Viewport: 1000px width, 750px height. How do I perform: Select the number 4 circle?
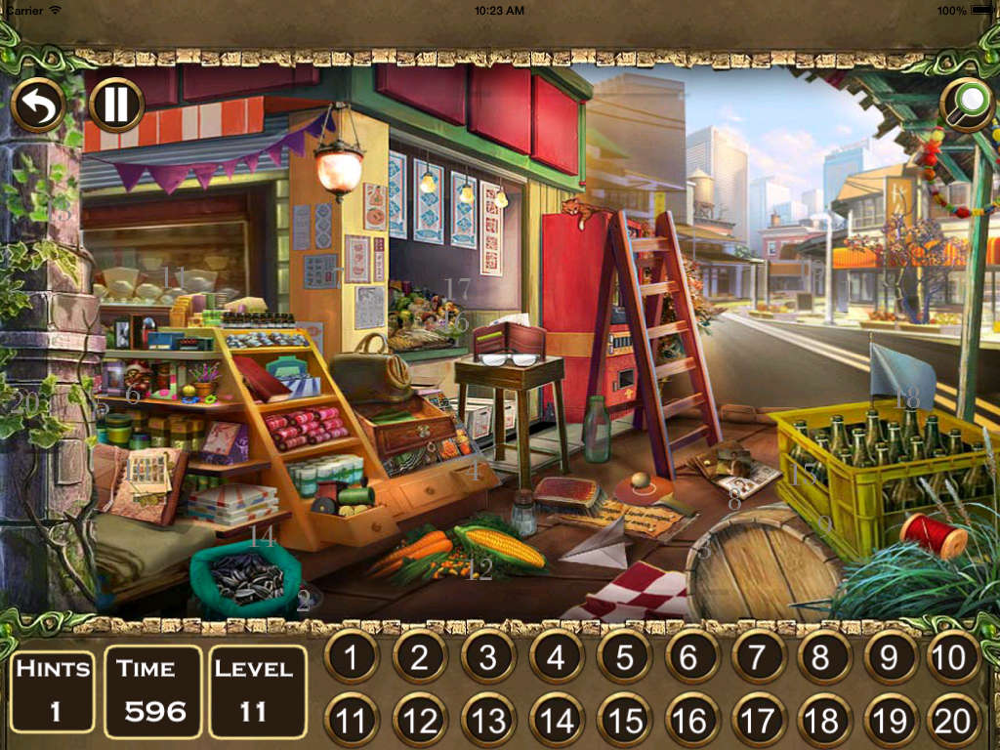pyautogui.click(x=556, y=657)
